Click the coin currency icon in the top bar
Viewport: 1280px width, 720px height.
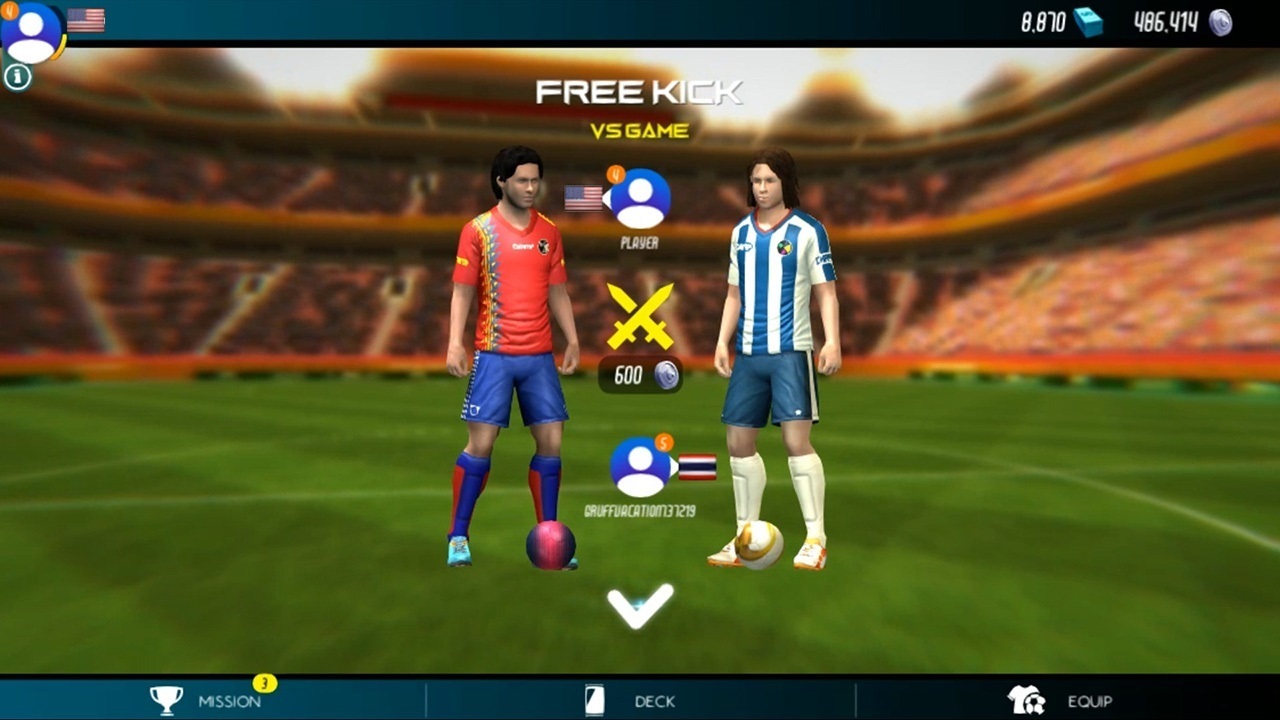coord(1222,23)
